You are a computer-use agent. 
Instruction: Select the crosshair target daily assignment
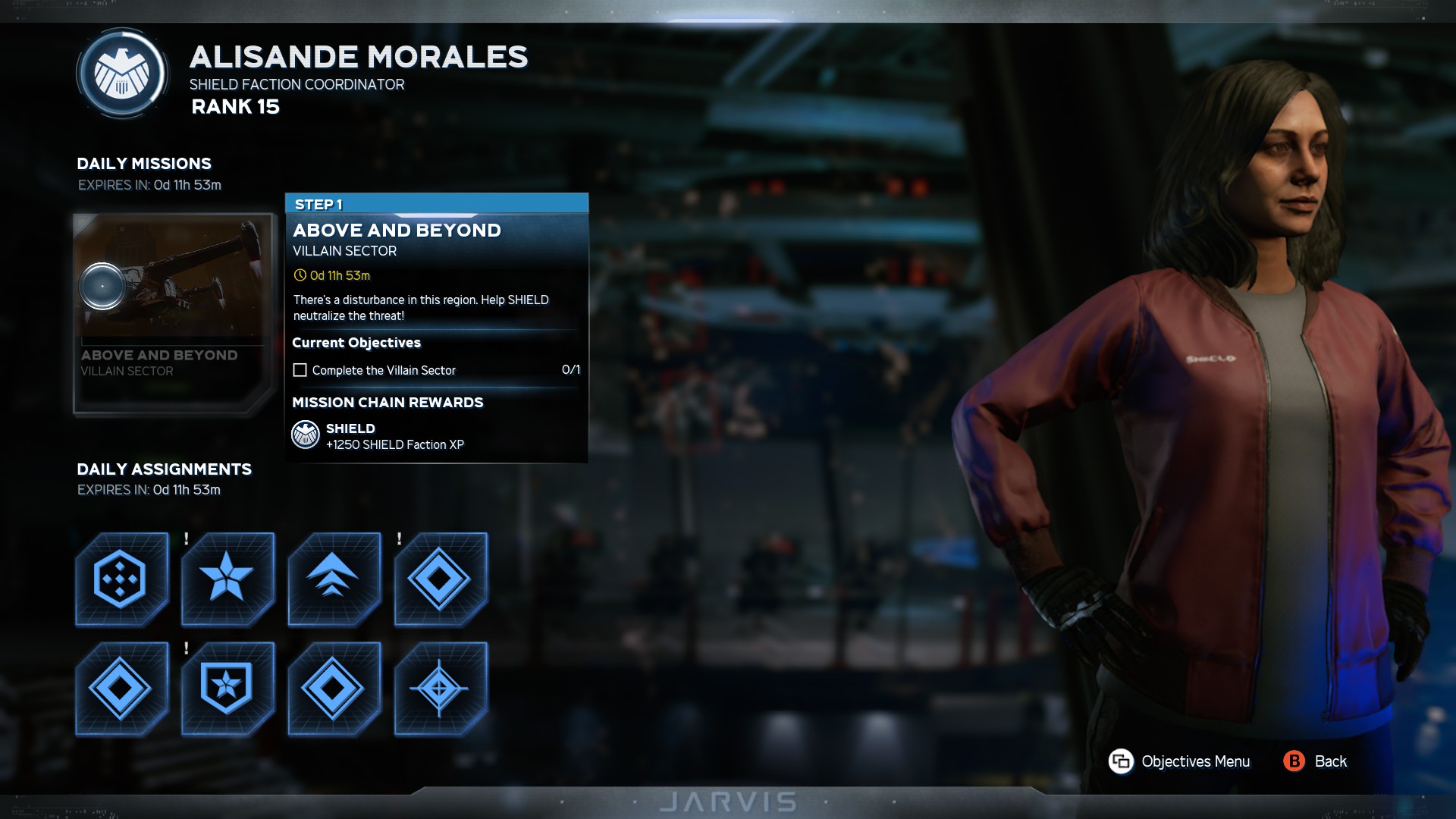[x=441, y=689]
